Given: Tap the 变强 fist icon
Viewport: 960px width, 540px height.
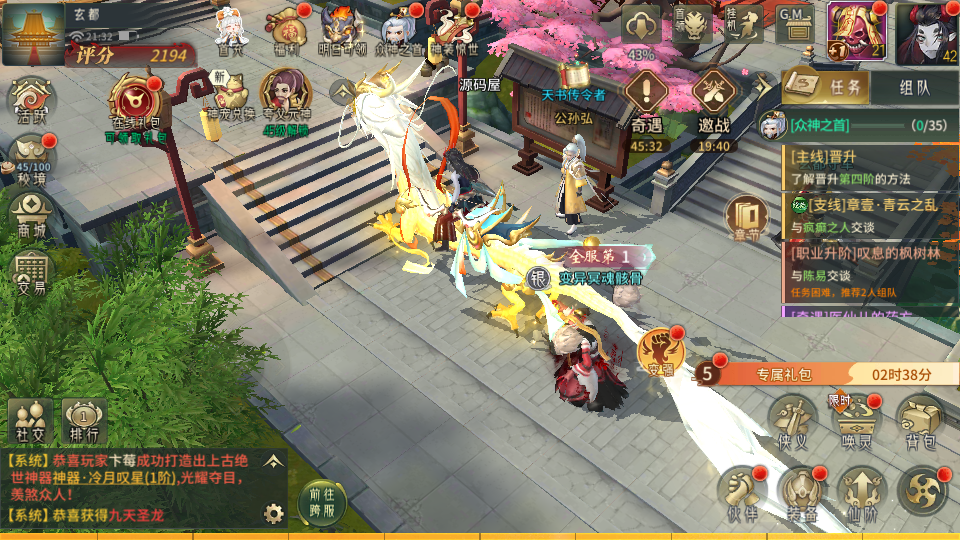Looking at the screenshot, I should coord(660,352).
